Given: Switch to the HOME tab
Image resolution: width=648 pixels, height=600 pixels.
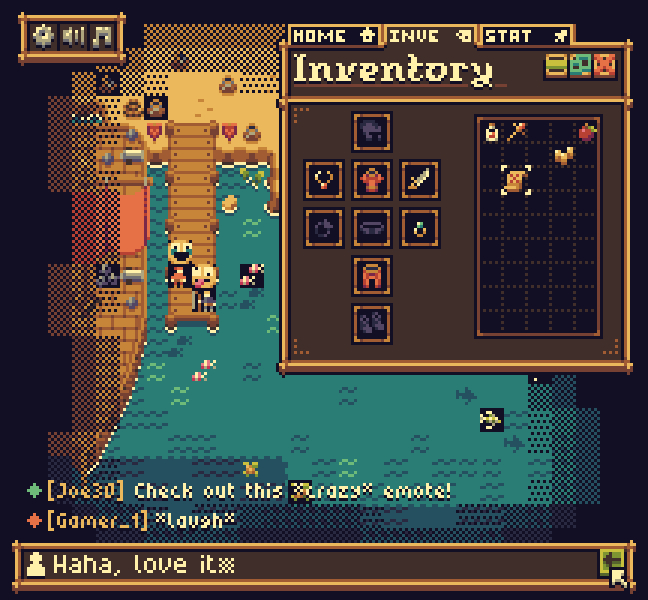Looking at the screenshot, I should pos(335,36).
